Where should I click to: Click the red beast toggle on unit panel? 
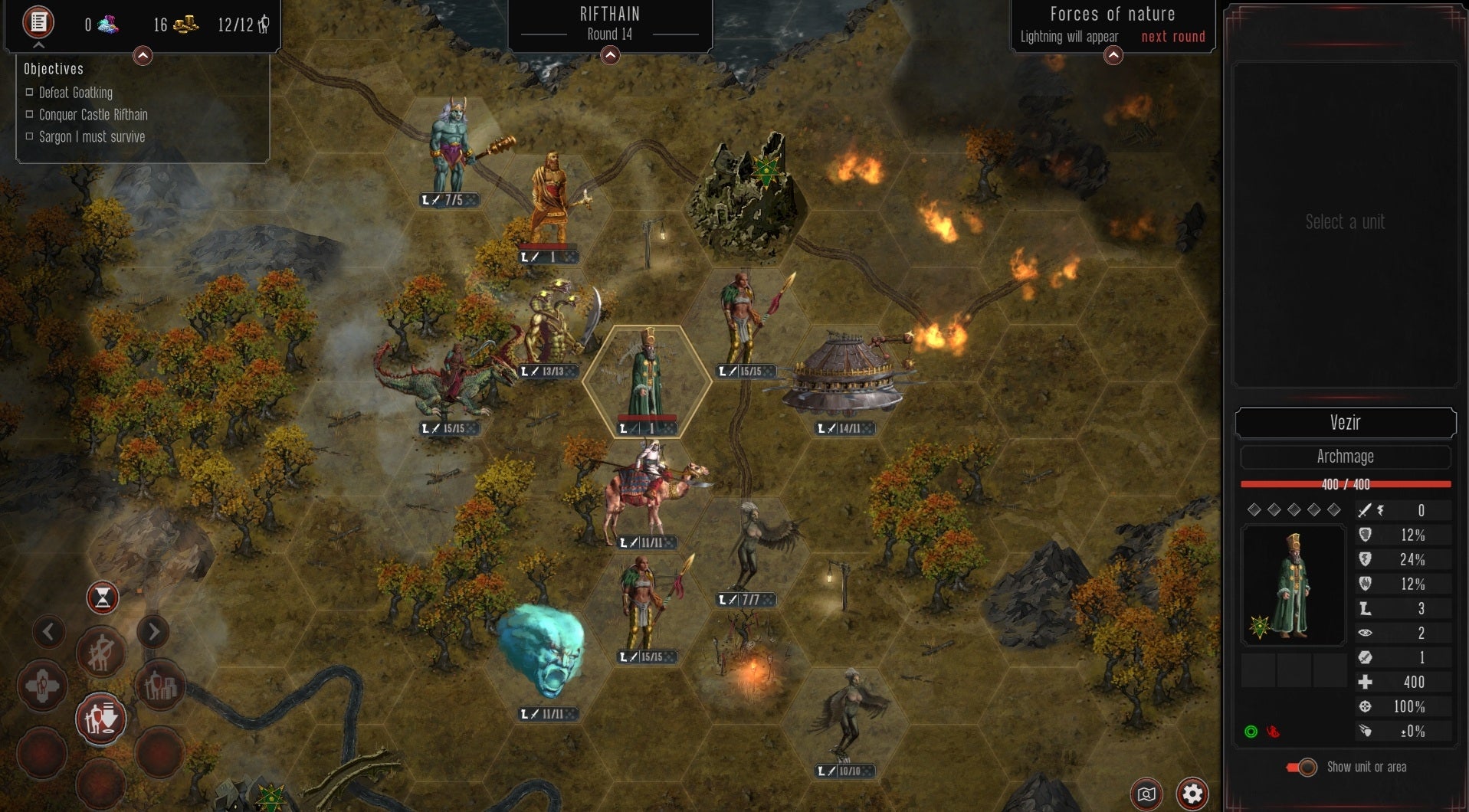click(x=1272, y=732)
